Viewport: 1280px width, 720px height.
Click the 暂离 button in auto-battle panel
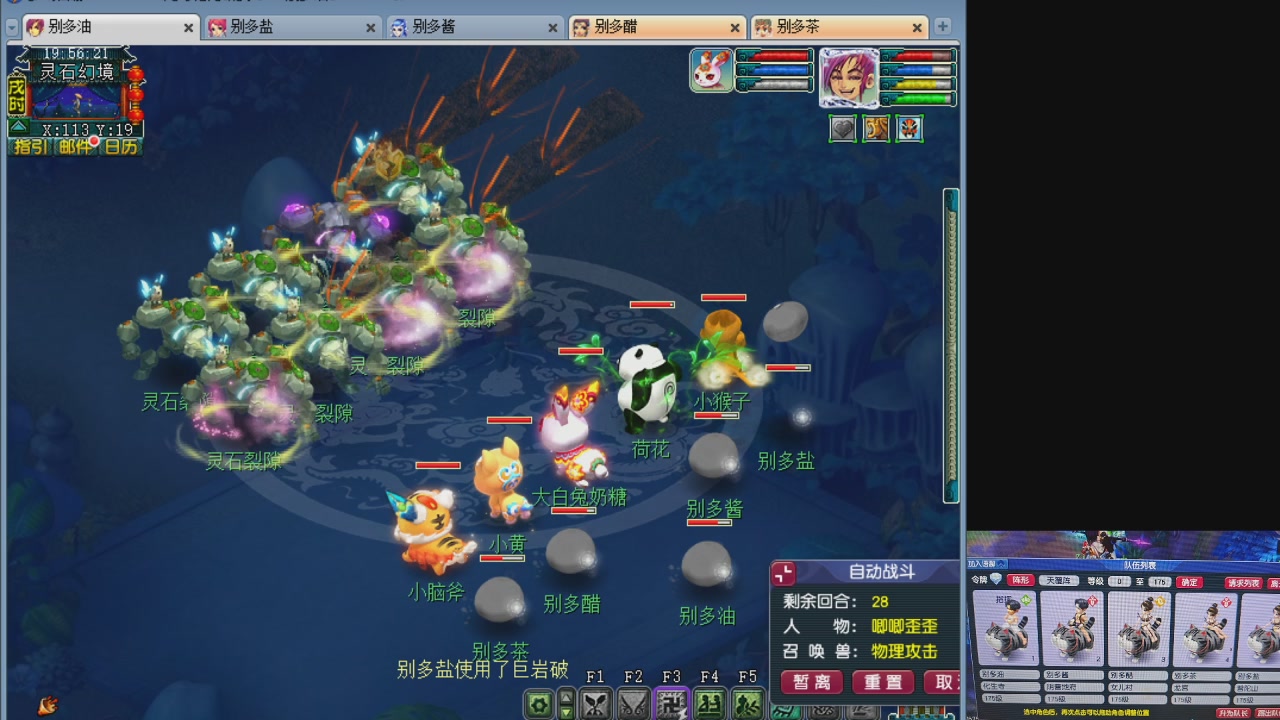(x=810, y=684)
